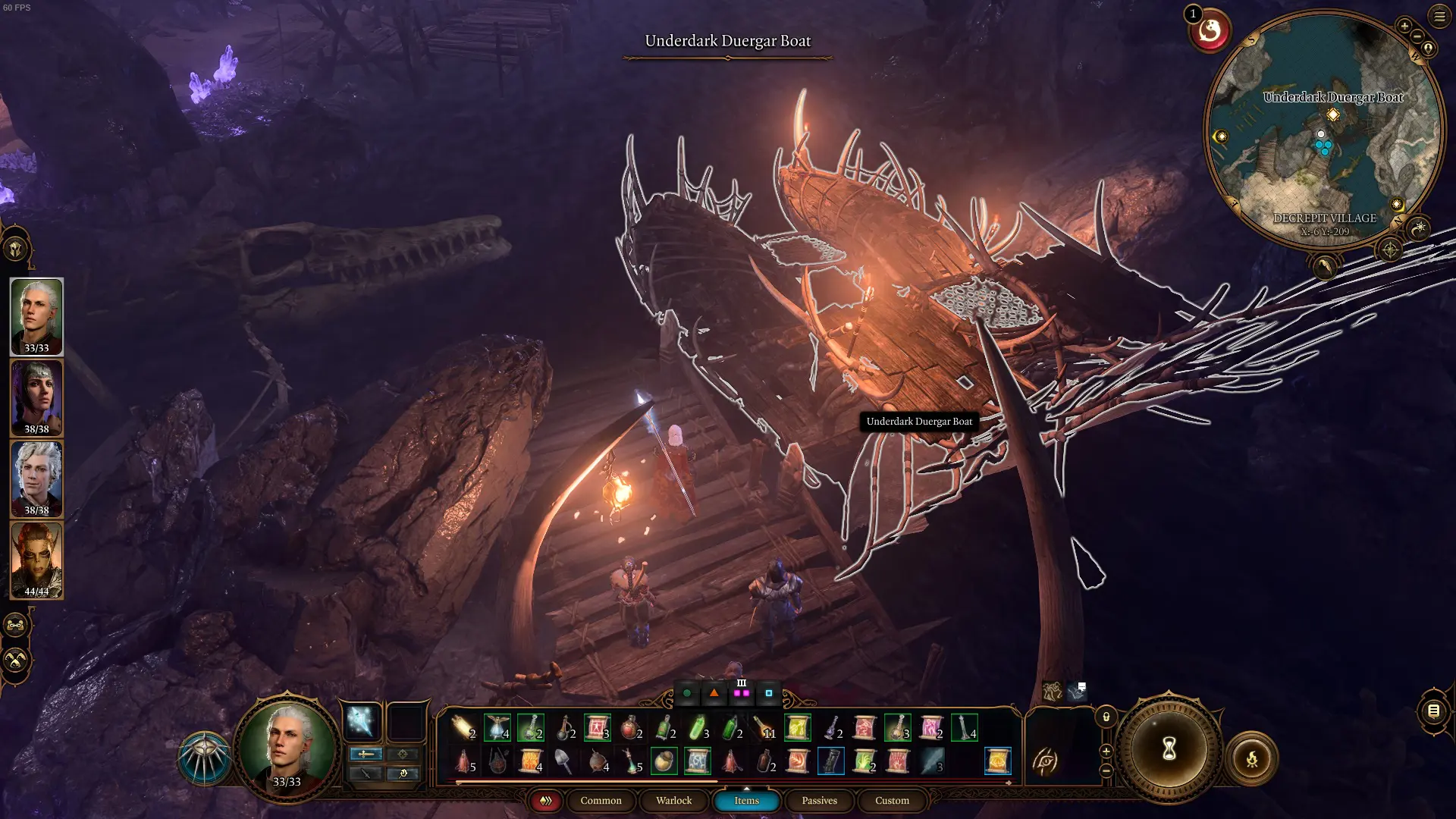Expand the hotbar with the plus button
This screenshot has width=1456, height=819.
pos(1106,751)
